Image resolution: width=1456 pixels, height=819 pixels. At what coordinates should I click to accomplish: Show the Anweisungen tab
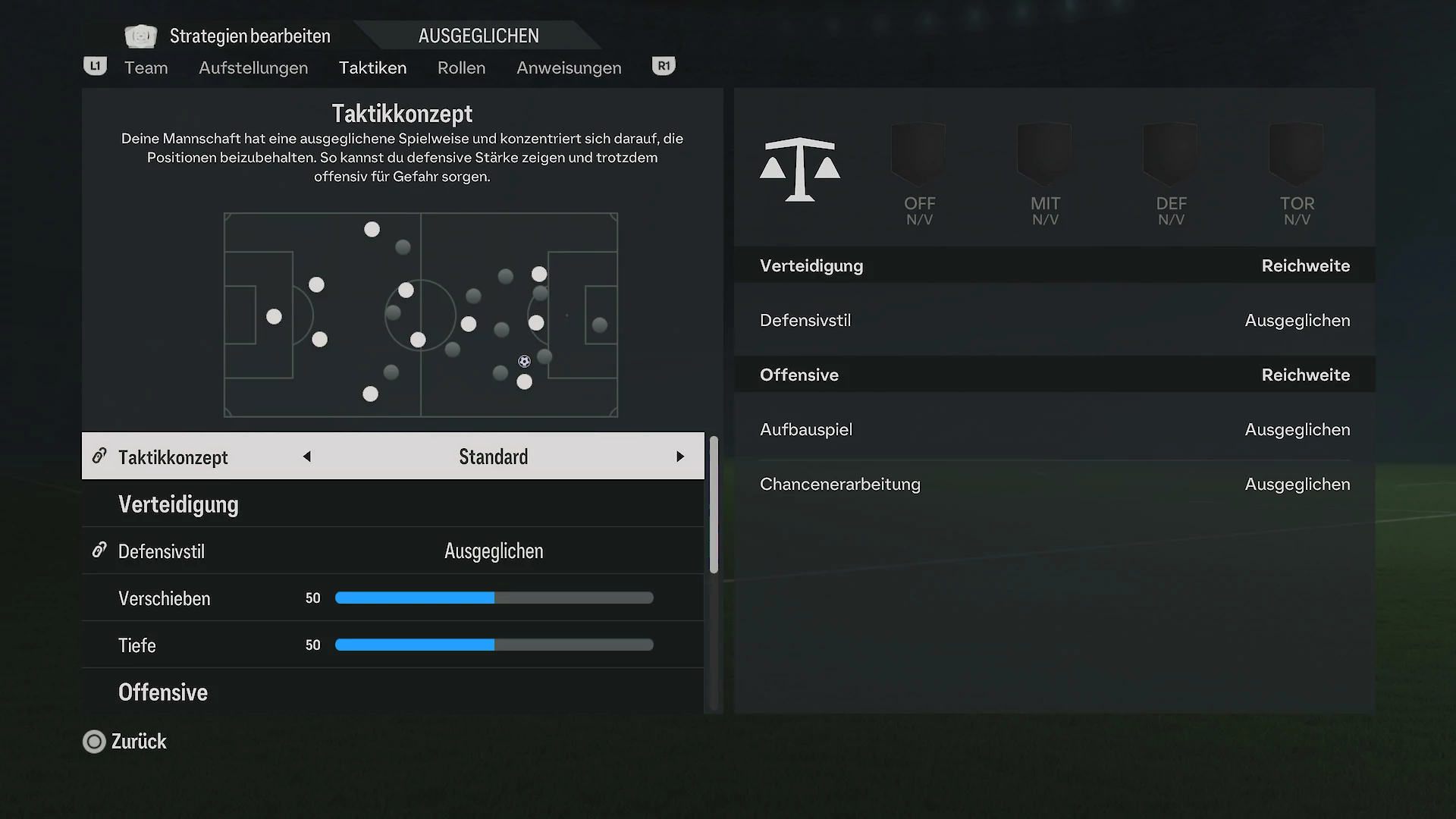[569, 68]
